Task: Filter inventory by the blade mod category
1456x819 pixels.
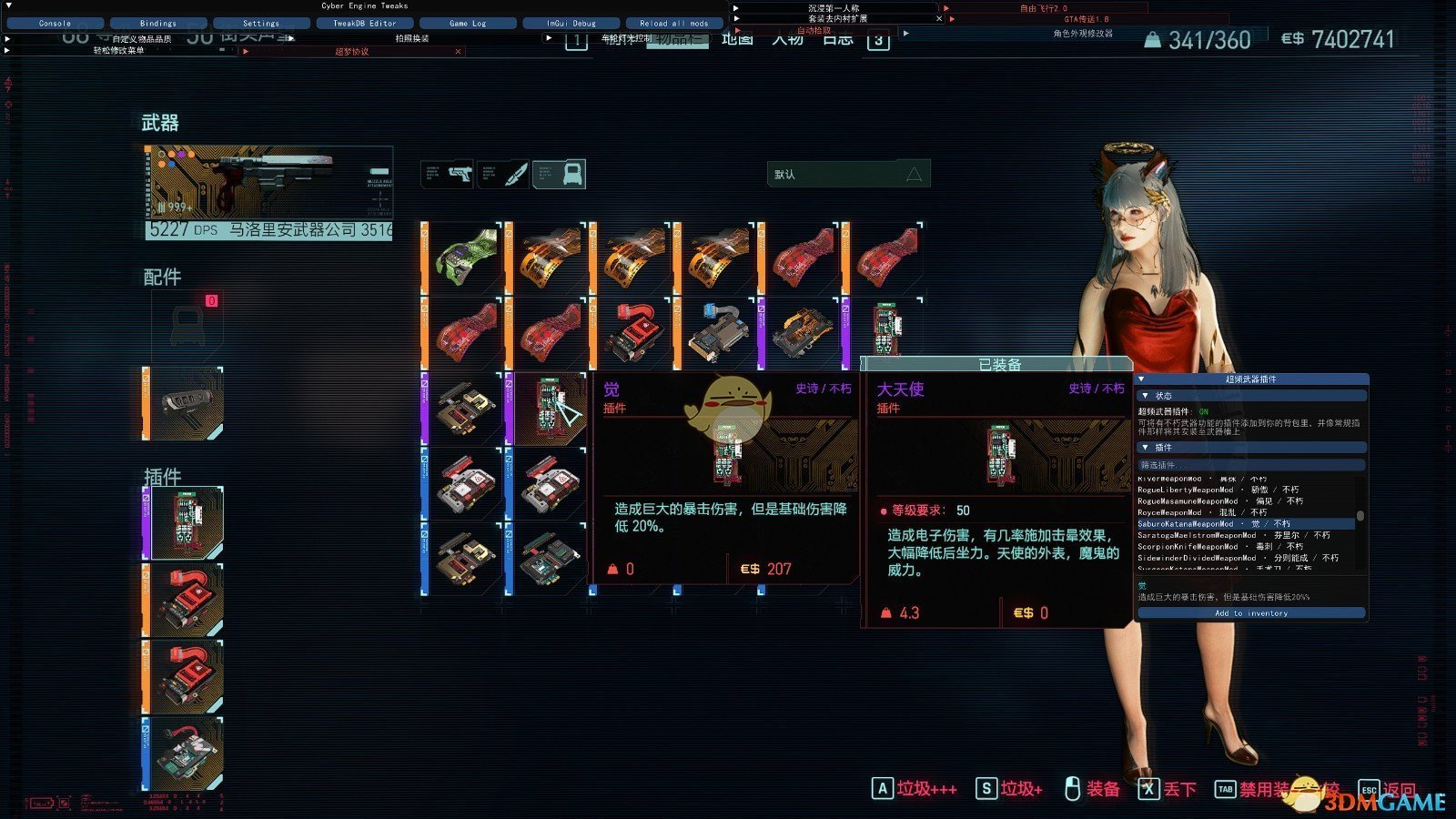Action: [x=503, y=174]
